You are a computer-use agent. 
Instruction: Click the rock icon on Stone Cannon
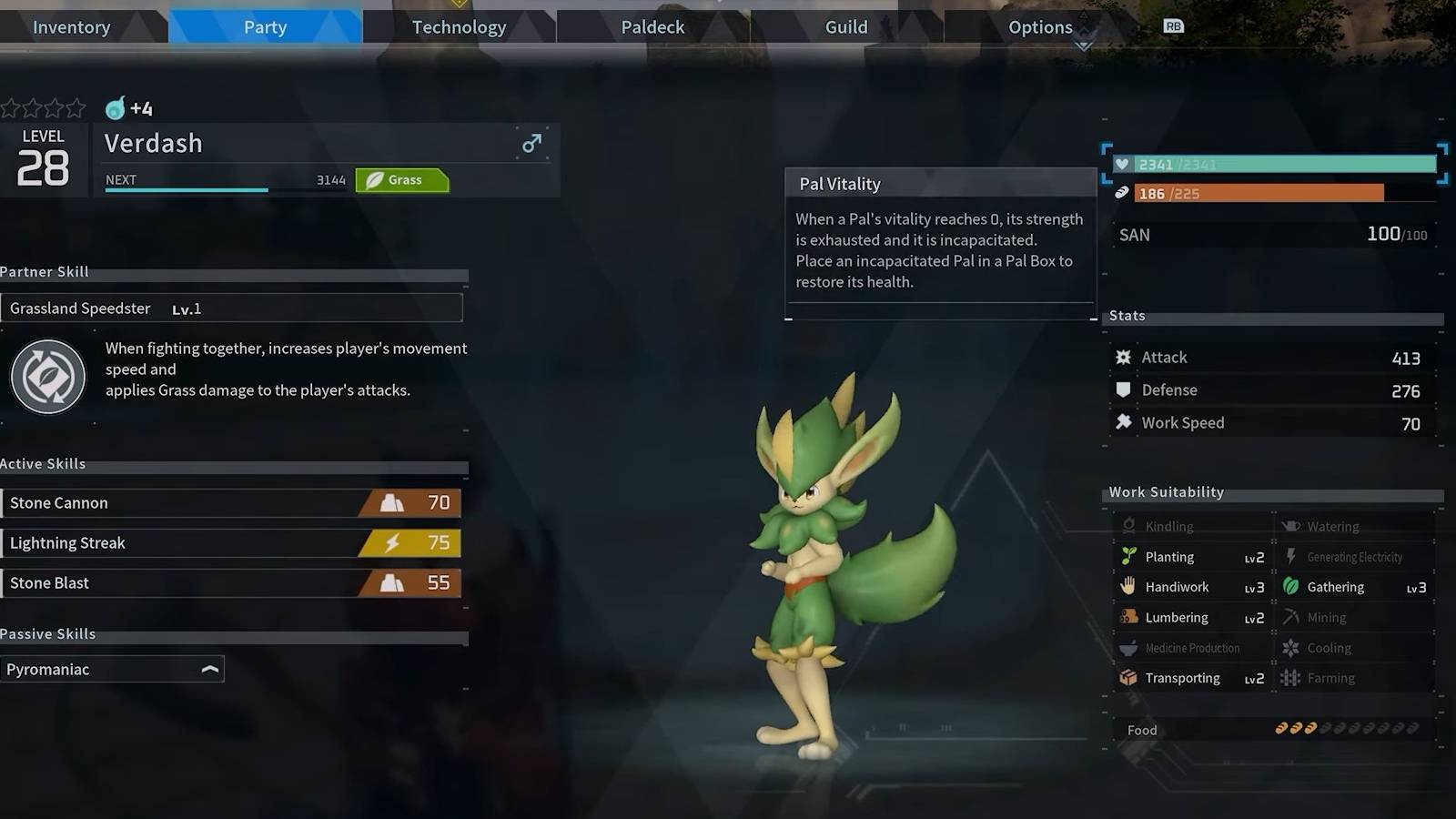coord(392,502)
